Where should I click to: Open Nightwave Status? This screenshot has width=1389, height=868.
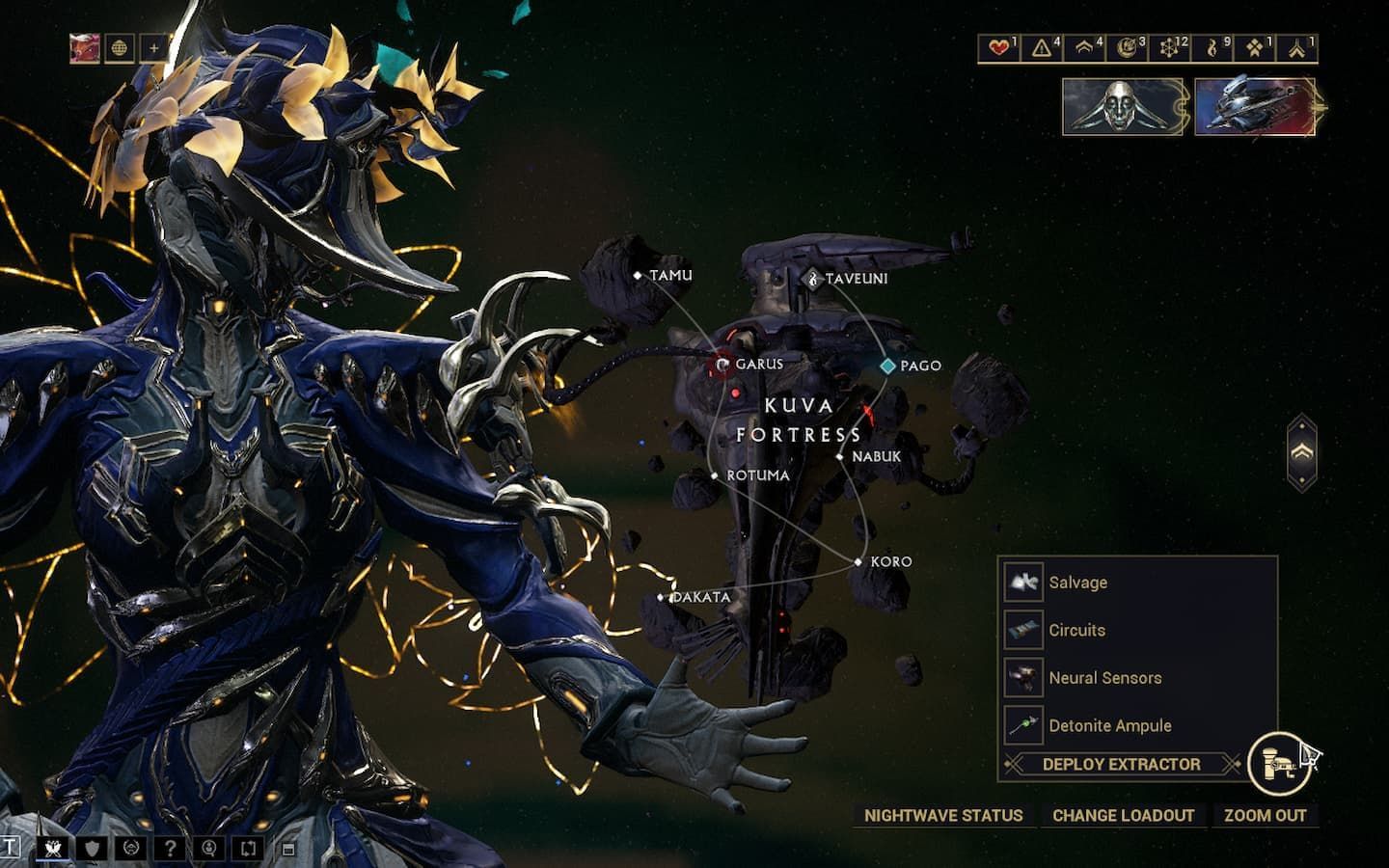(942, 815)
